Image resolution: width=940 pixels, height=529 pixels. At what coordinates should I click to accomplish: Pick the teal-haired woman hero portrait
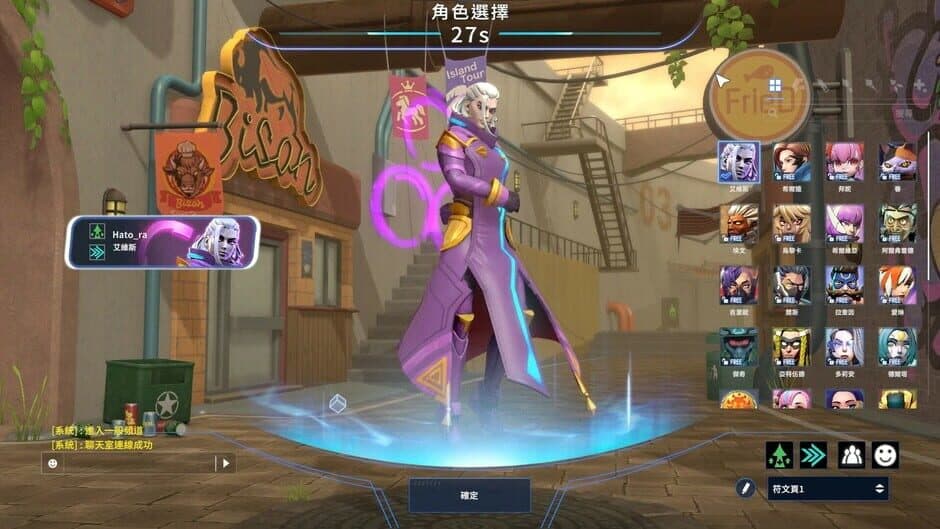pyautogui.click(x=897, y=346)
